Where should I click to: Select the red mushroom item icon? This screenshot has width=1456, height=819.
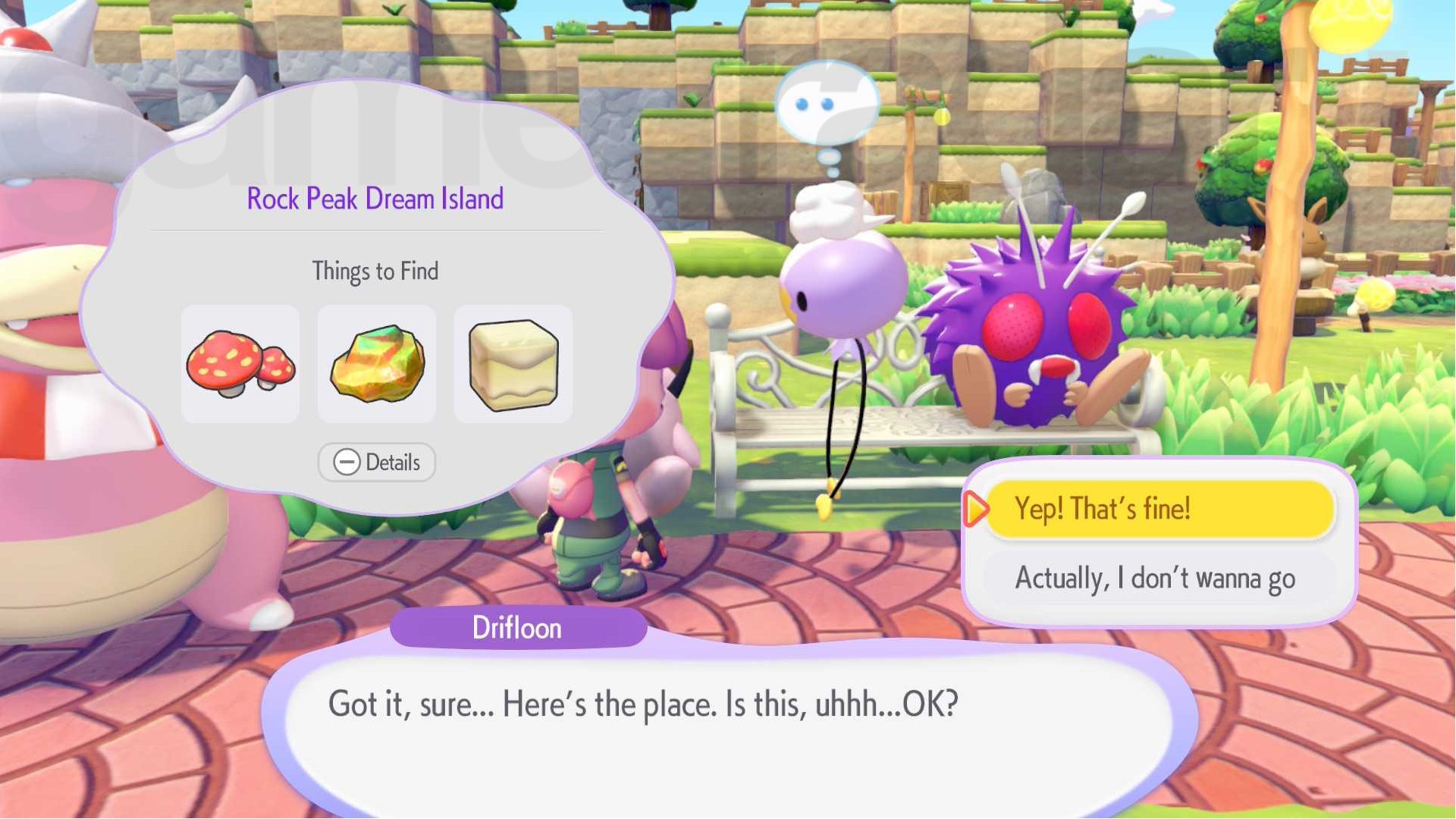click(240, 364)
